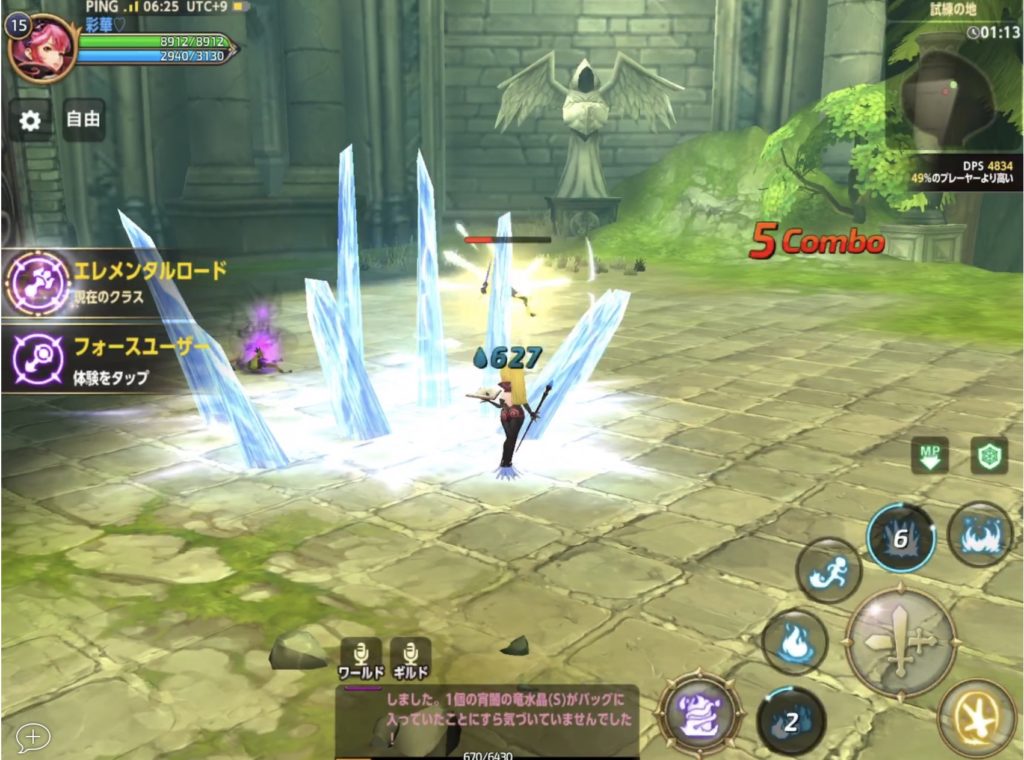Open the chat message box

point(487,720)
